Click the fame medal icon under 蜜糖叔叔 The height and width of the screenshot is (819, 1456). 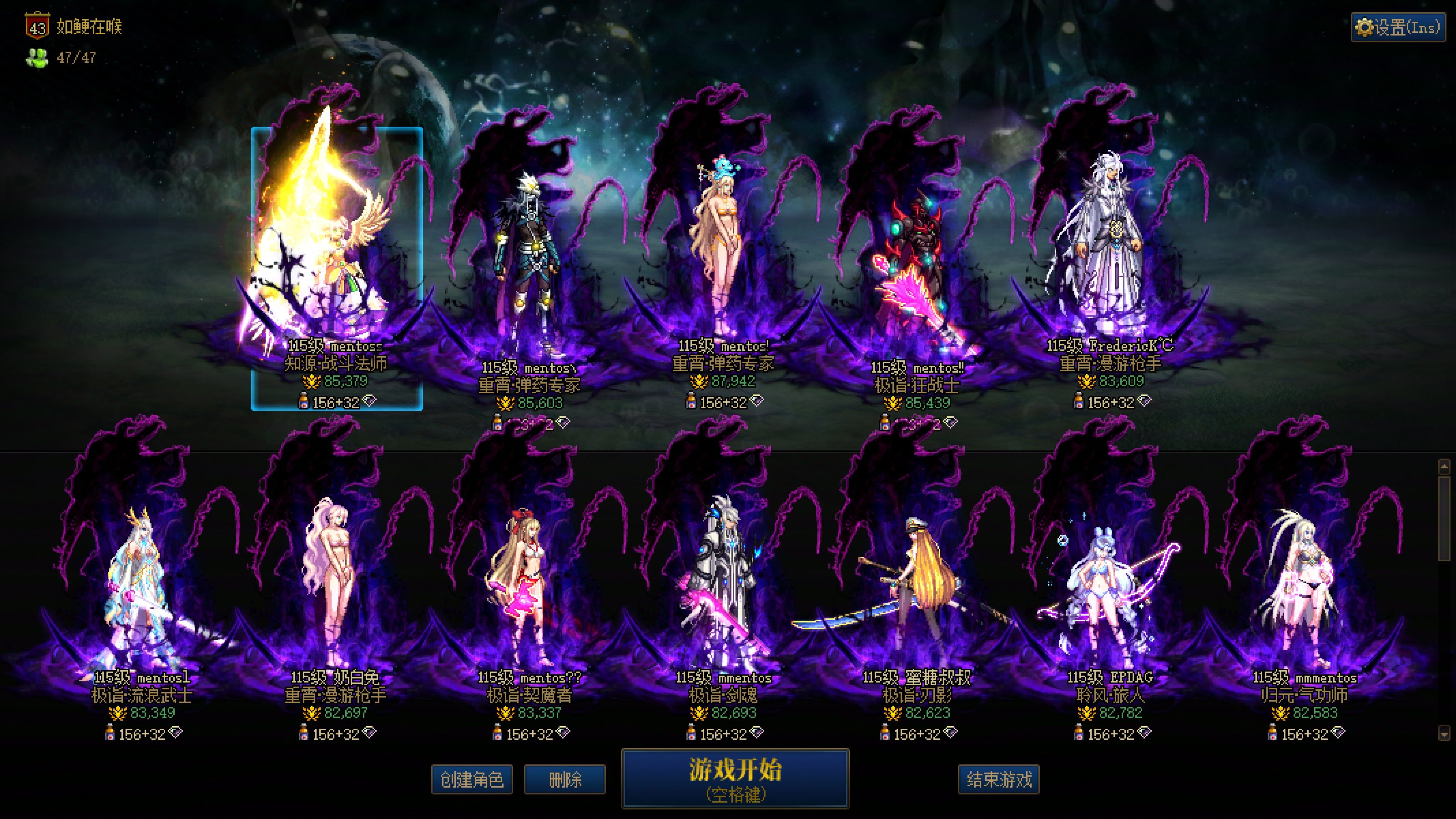(893, 713)
